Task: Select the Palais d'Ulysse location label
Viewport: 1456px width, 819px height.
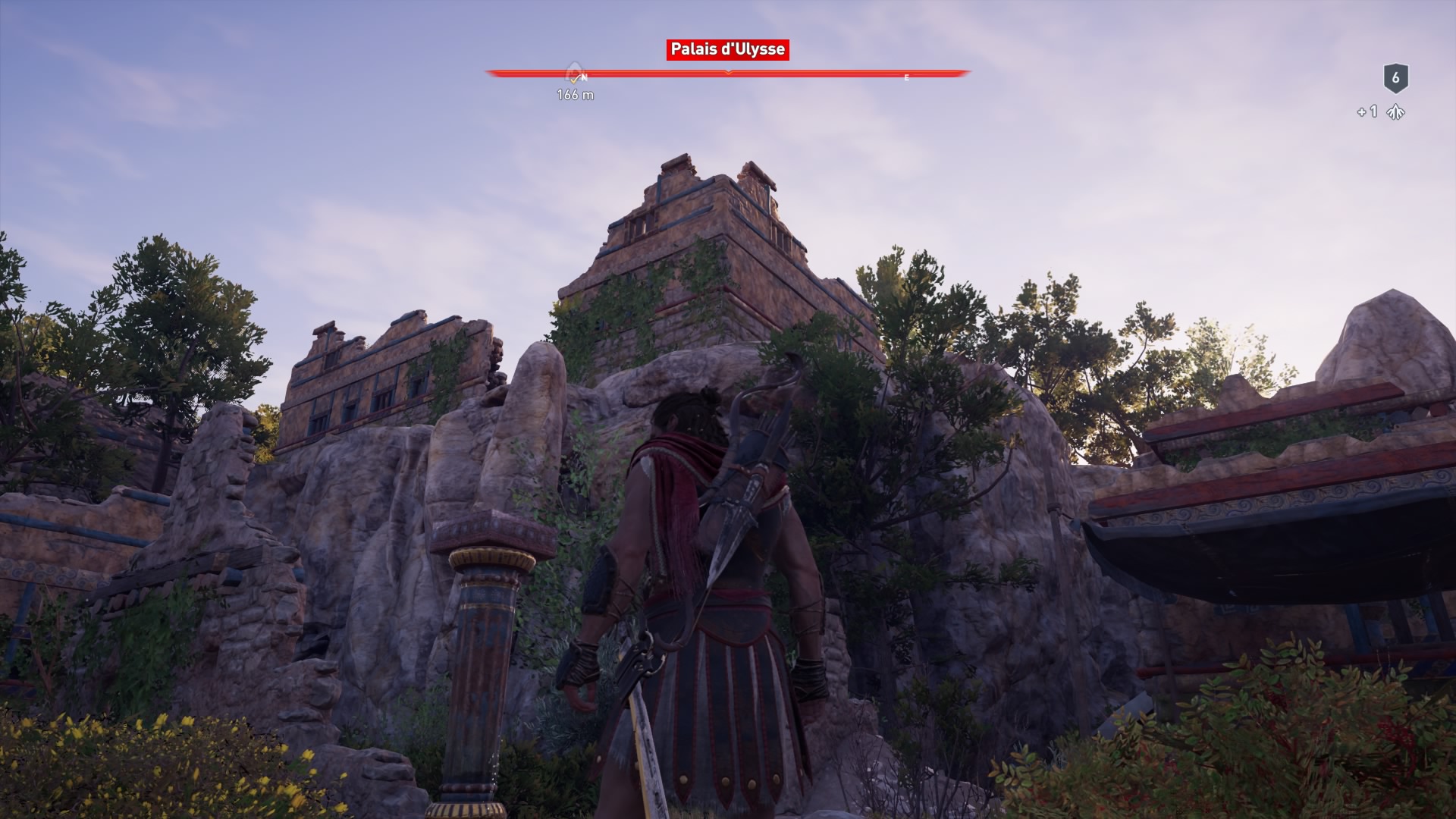Action: [x=727, y=50]
